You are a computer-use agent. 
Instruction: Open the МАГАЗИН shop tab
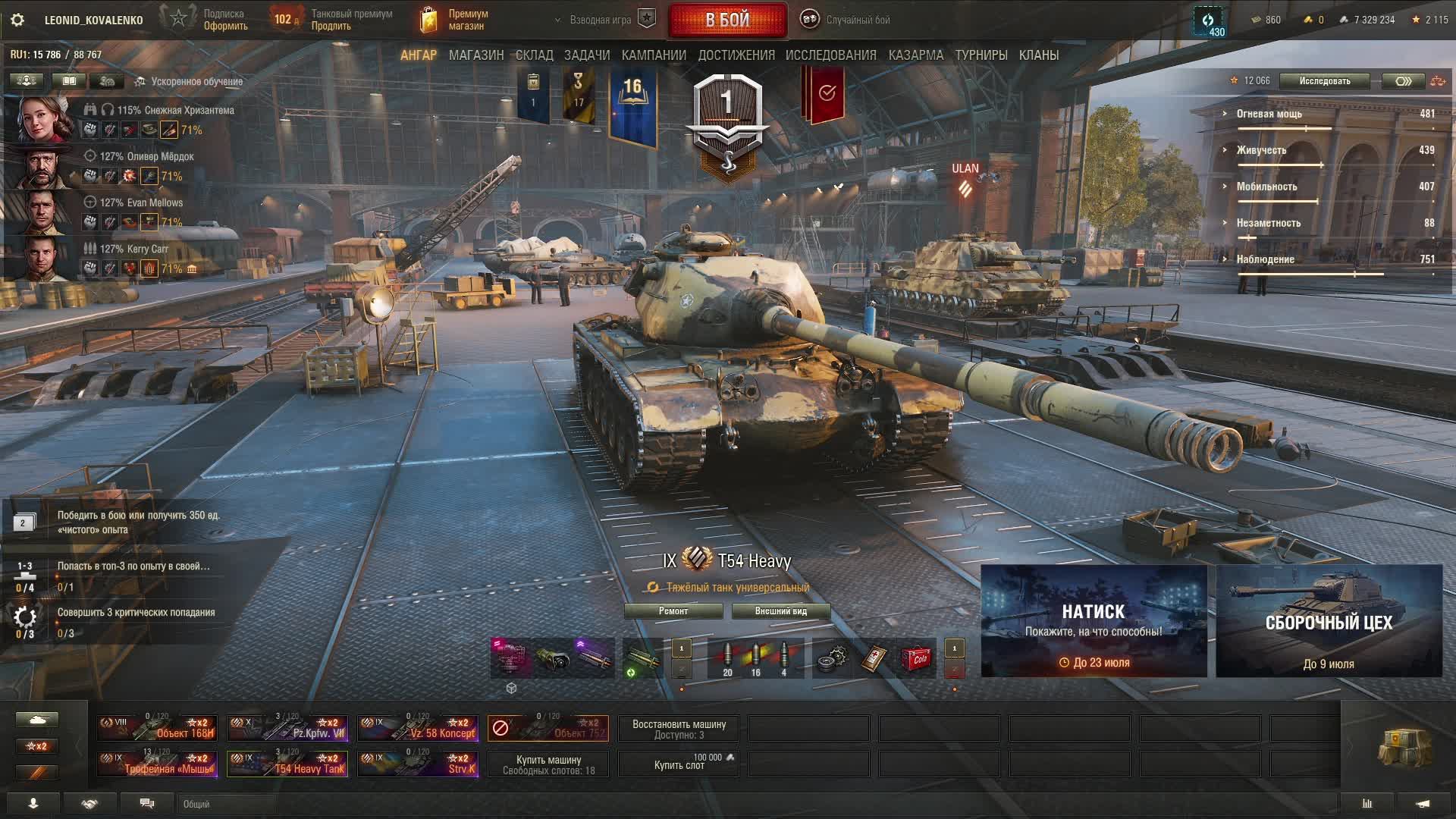point(476,55)
